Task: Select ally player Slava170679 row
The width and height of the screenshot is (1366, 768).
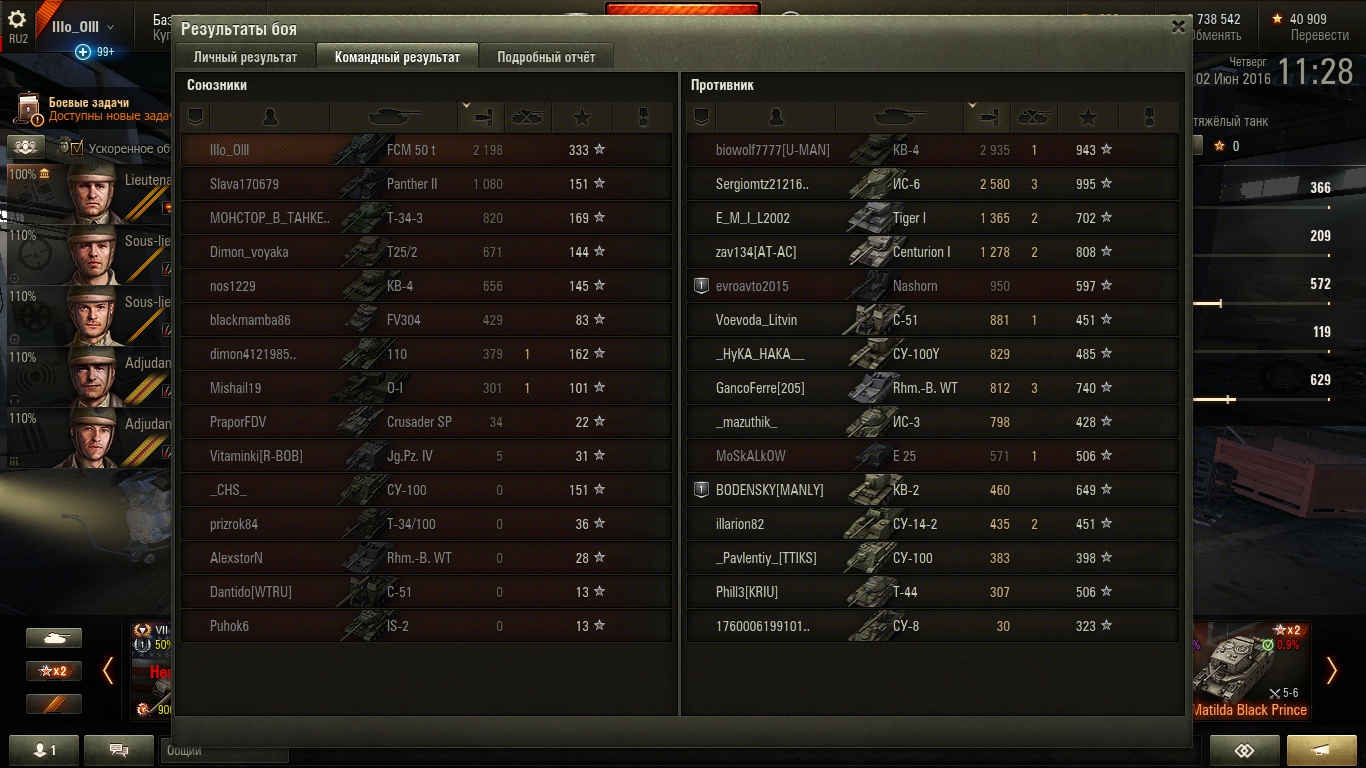Action: [x=426, y=184]
